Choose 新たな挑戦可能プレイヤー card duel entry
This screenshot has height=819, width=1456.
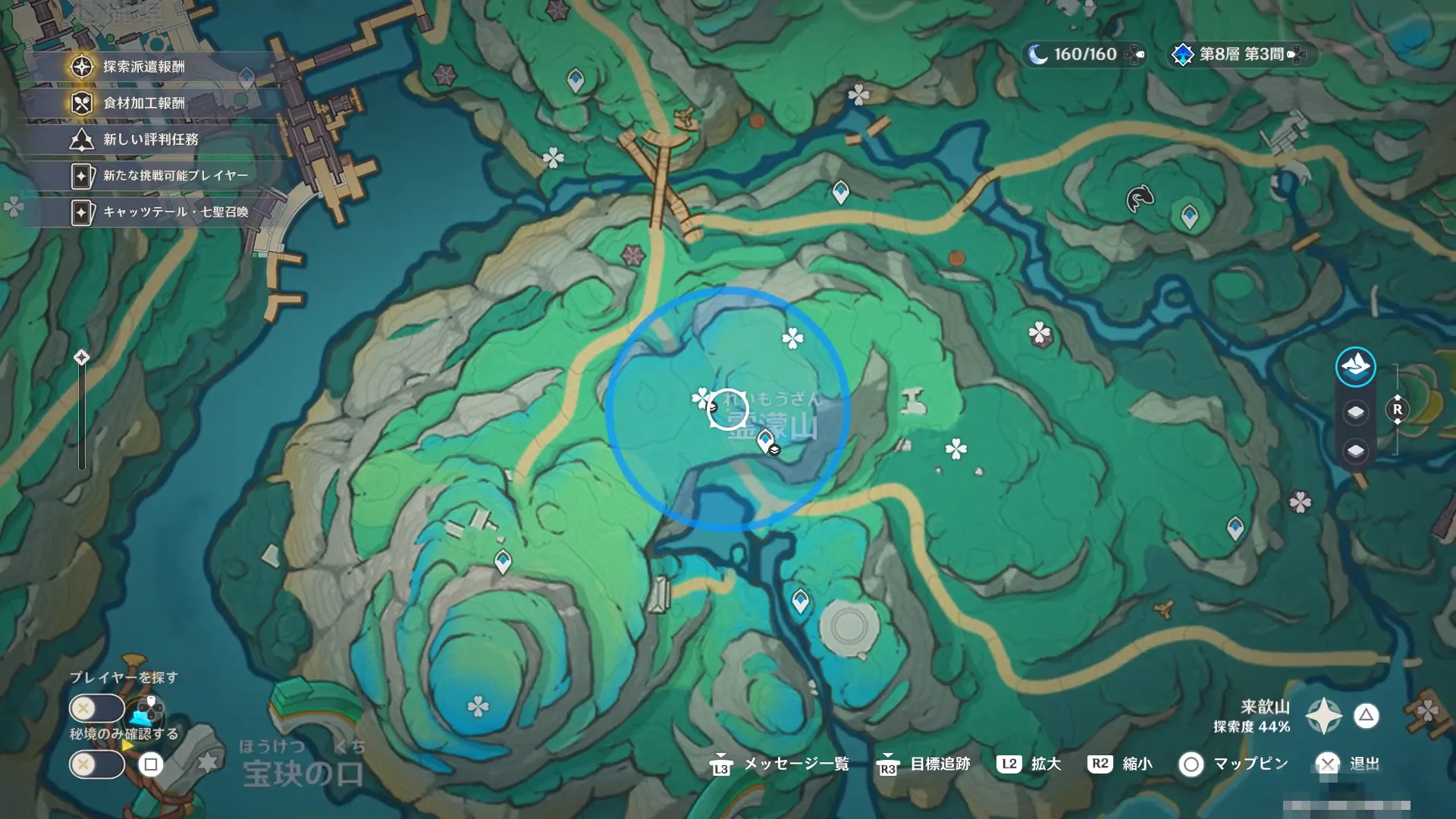point(174,176)
